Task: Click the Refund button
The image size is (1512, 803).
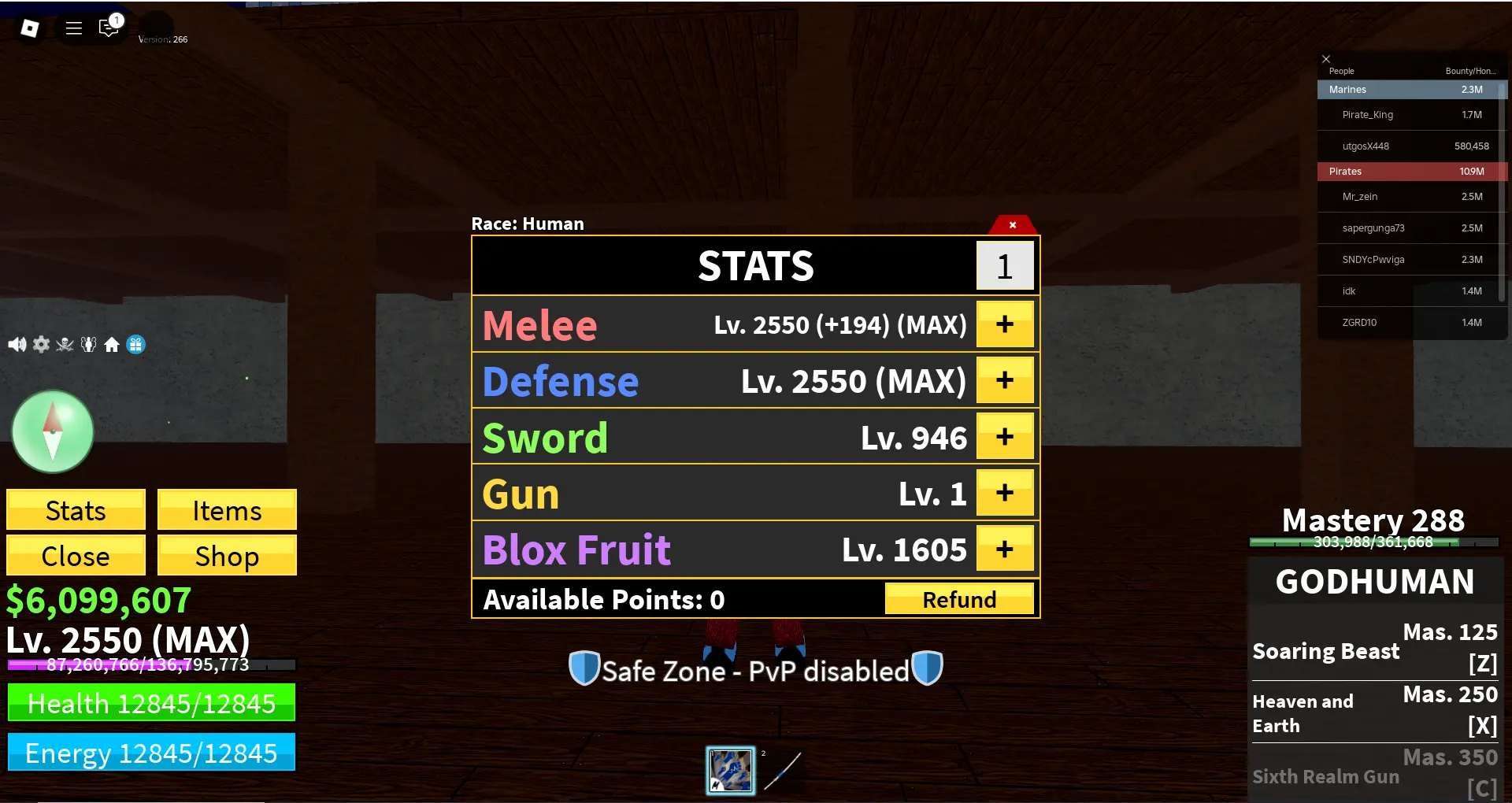Action: 959,598
